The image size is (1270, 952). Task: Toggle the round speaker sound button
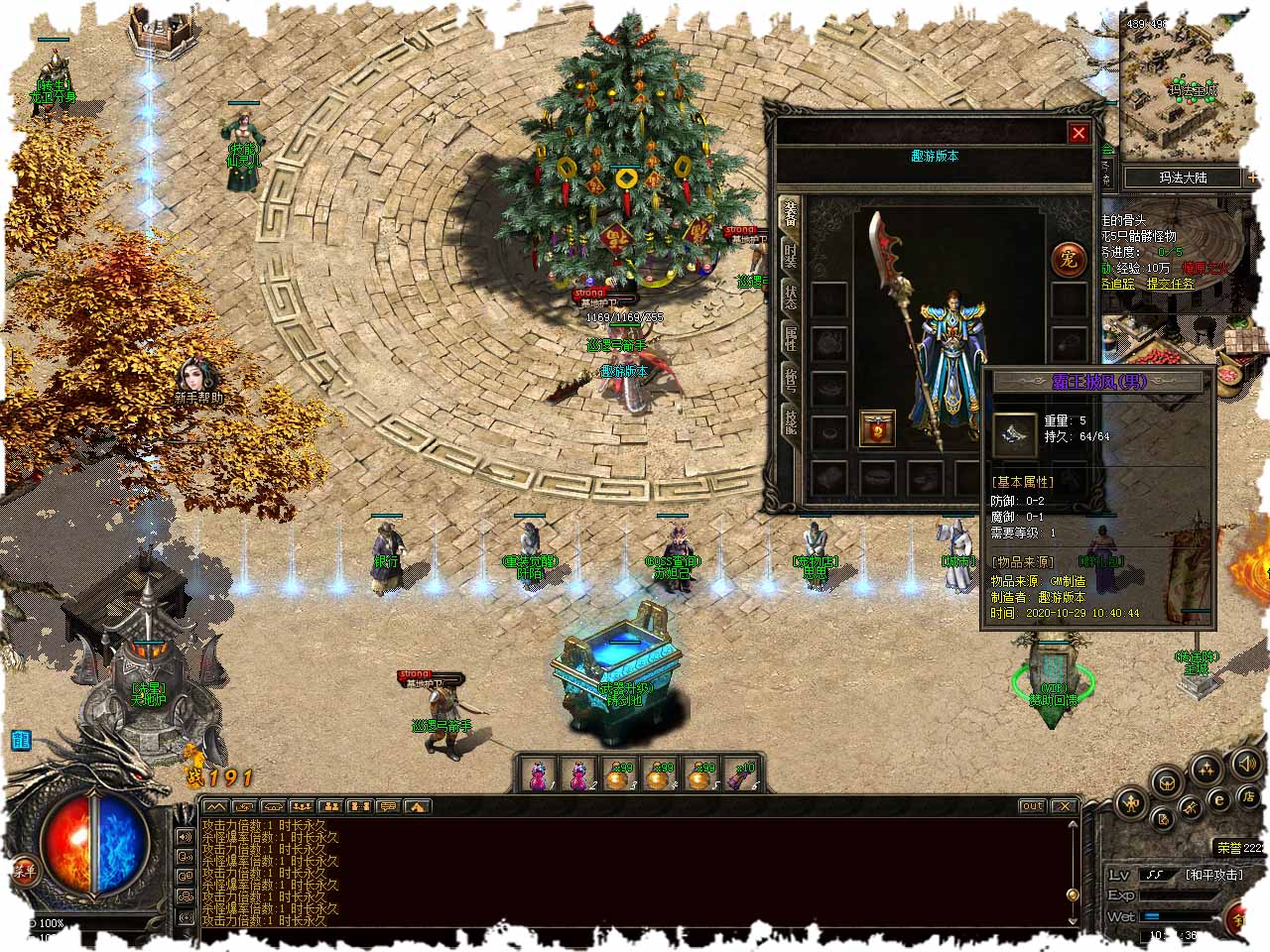coord(1245,765)
